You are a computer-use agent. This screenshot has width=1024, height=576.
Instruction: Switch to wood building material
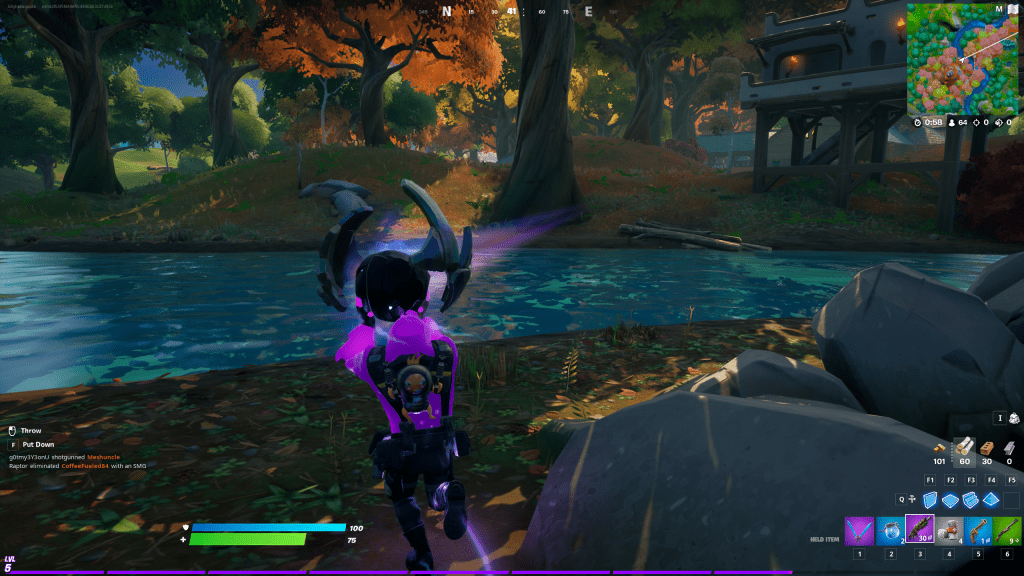[965, 447]
